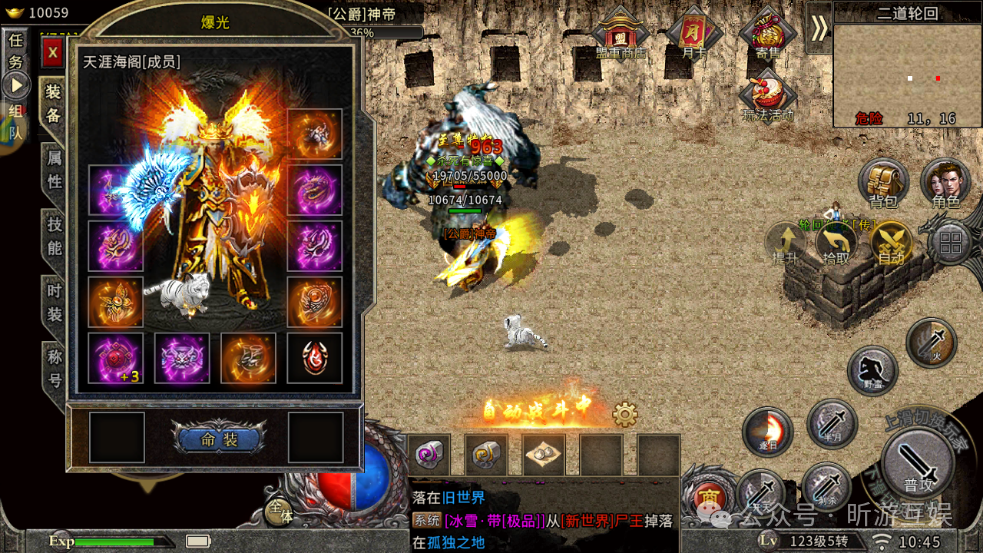983x553 pixels.
Task: Collapse the top icon row with the arrow
Action: coord(819,28)
